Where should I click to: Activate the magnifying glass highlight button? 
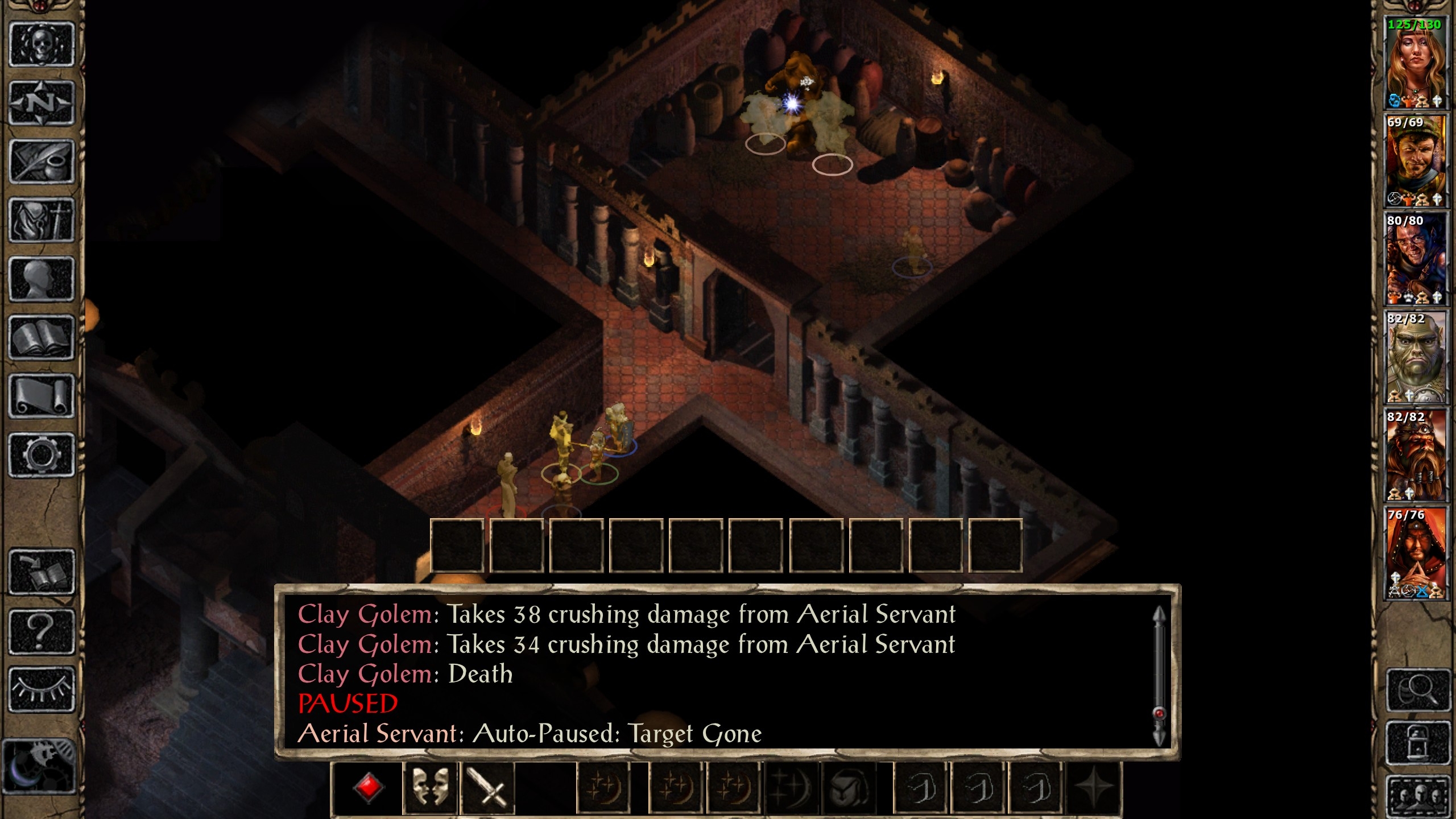1417,690
